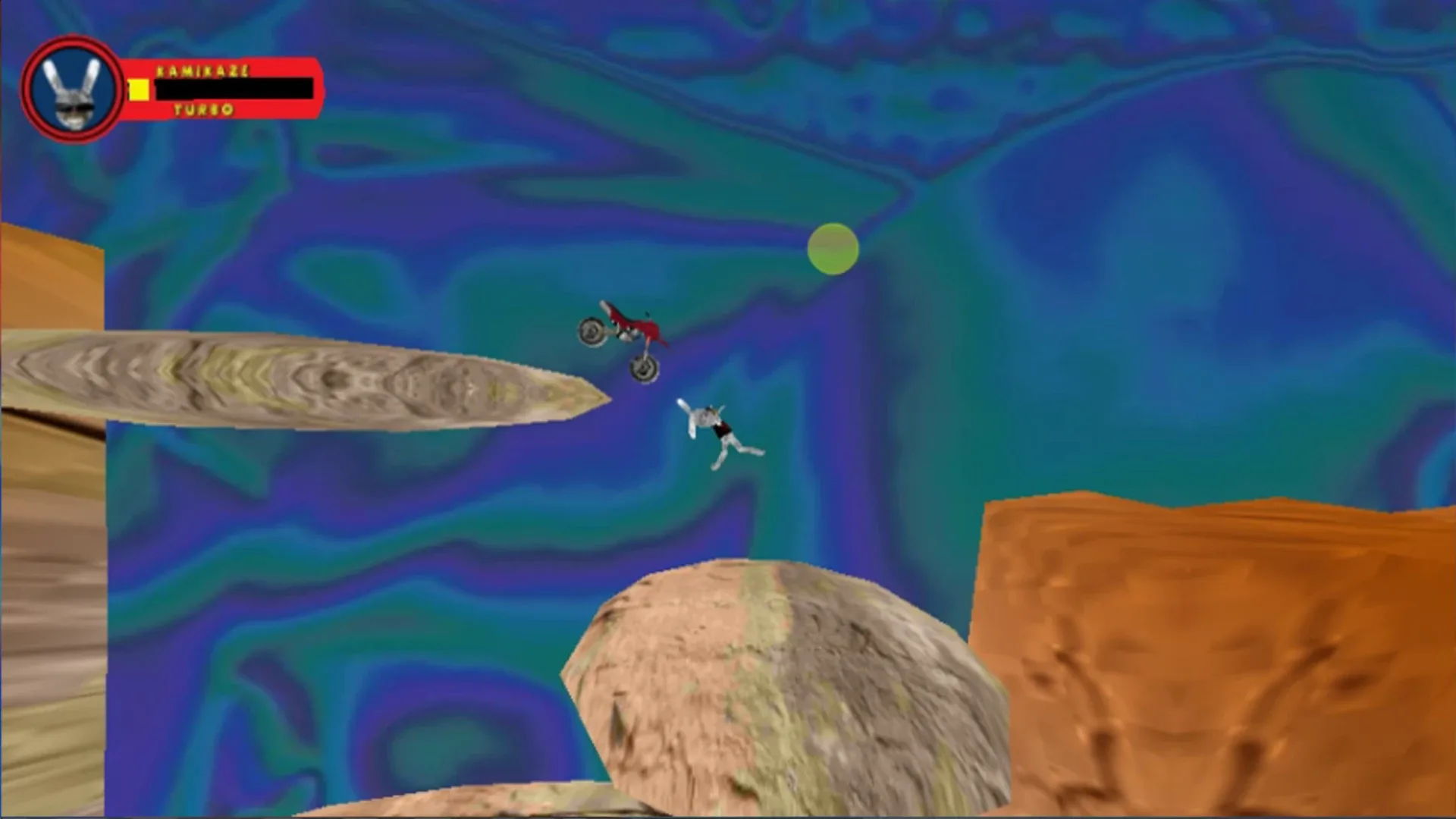Select the bunny mask character portrait
Screen dimensions: 1456x819
tap(72, 86)
